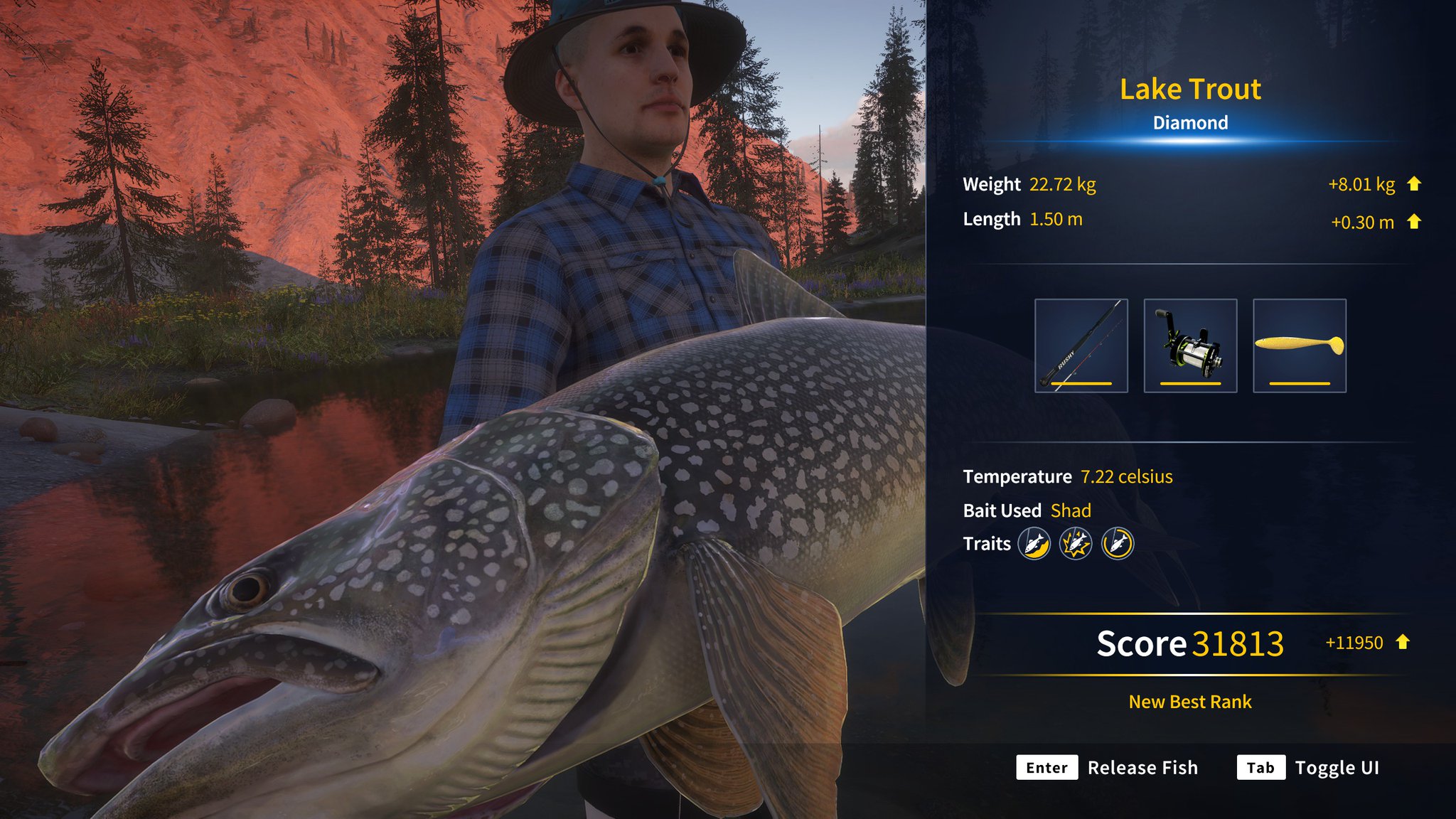Click the Temperature value 7.22 celsius
Image resolution: width=1456 pixels, height=819 pixels.
tap(1128, 476)
